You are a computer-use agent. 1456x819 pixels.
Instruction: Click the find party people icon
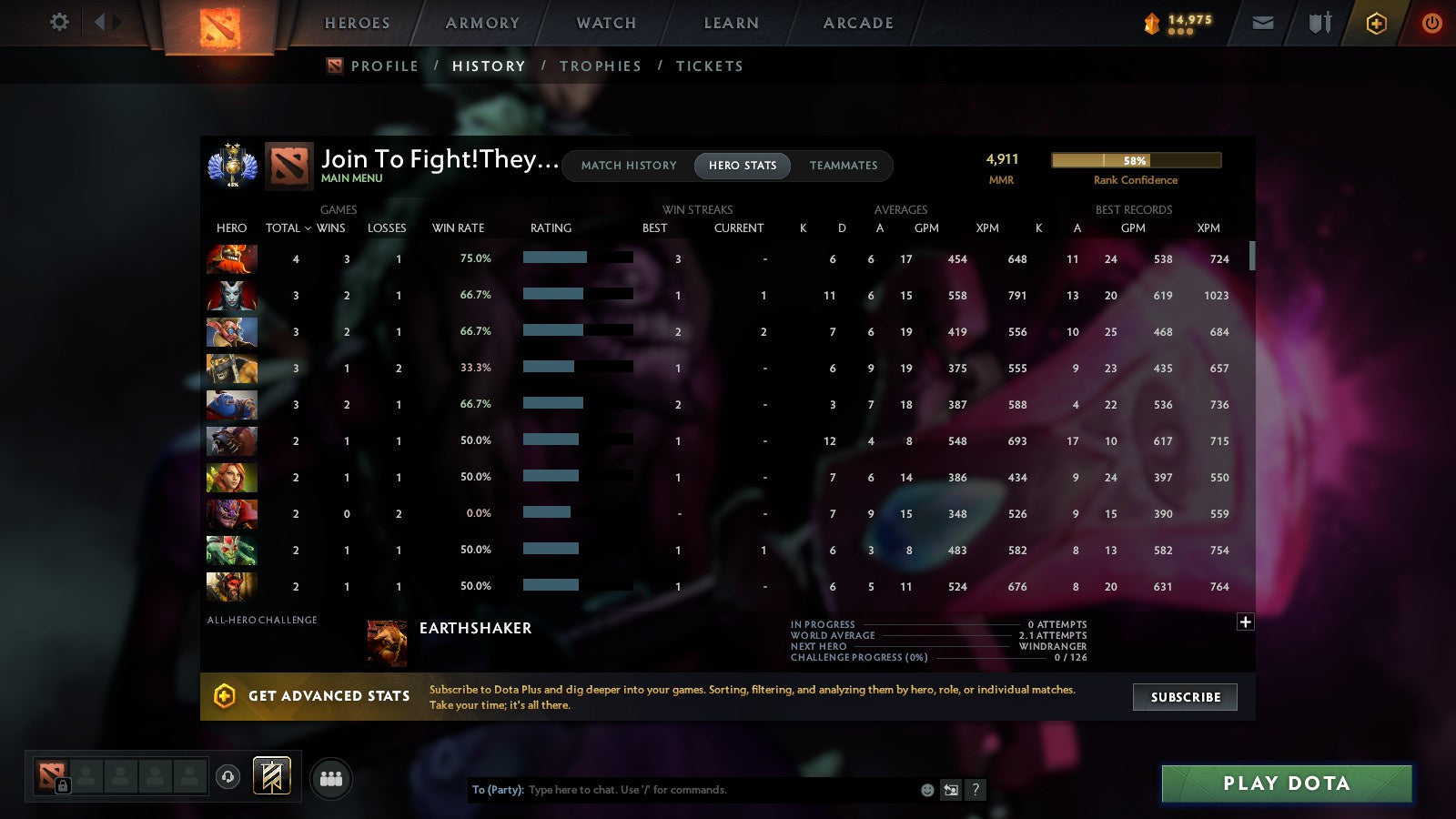331,776
